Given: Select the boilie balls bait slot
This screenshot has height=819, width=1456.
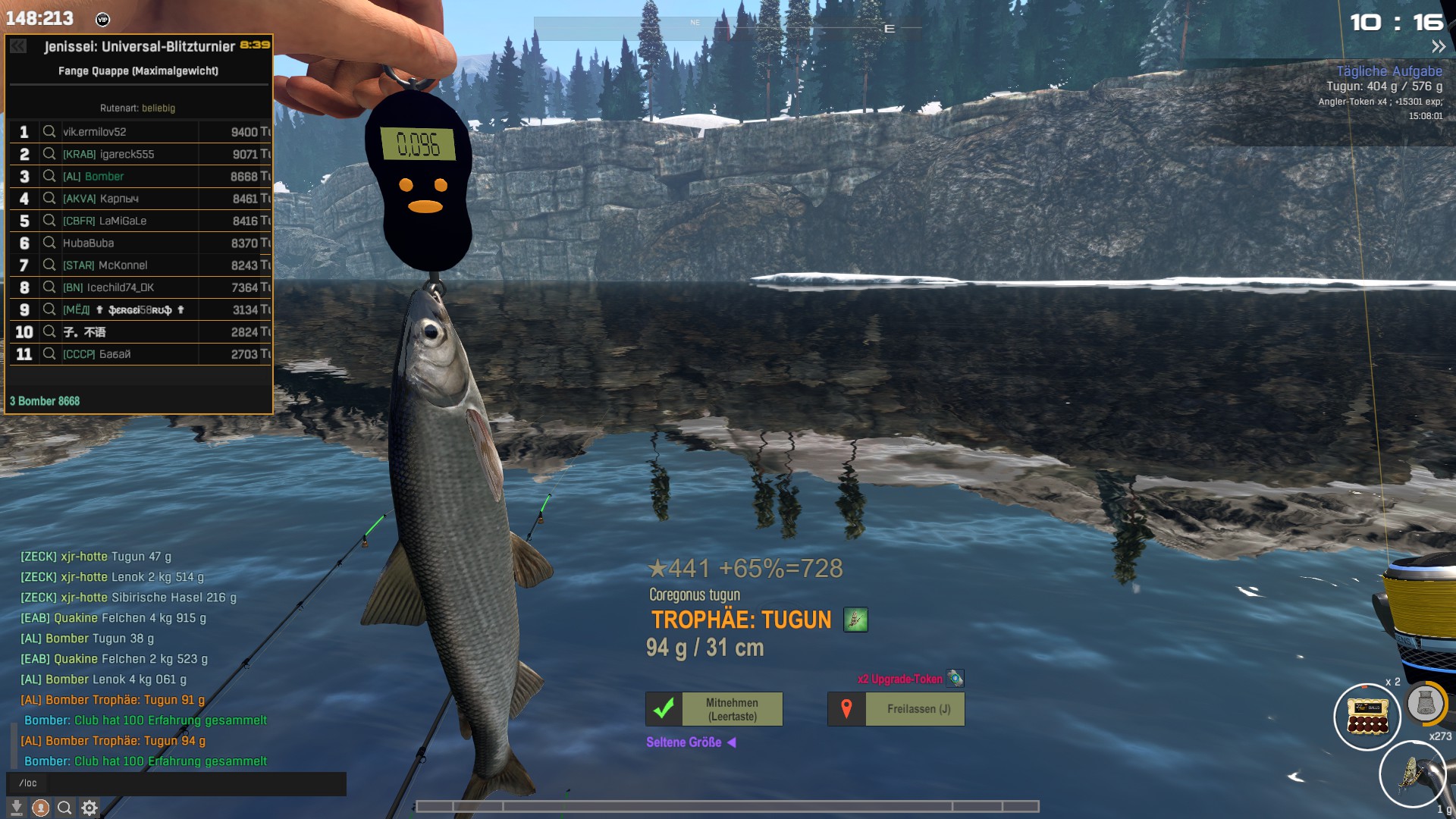Looking at the screenshot, I should click(1367, 717).
